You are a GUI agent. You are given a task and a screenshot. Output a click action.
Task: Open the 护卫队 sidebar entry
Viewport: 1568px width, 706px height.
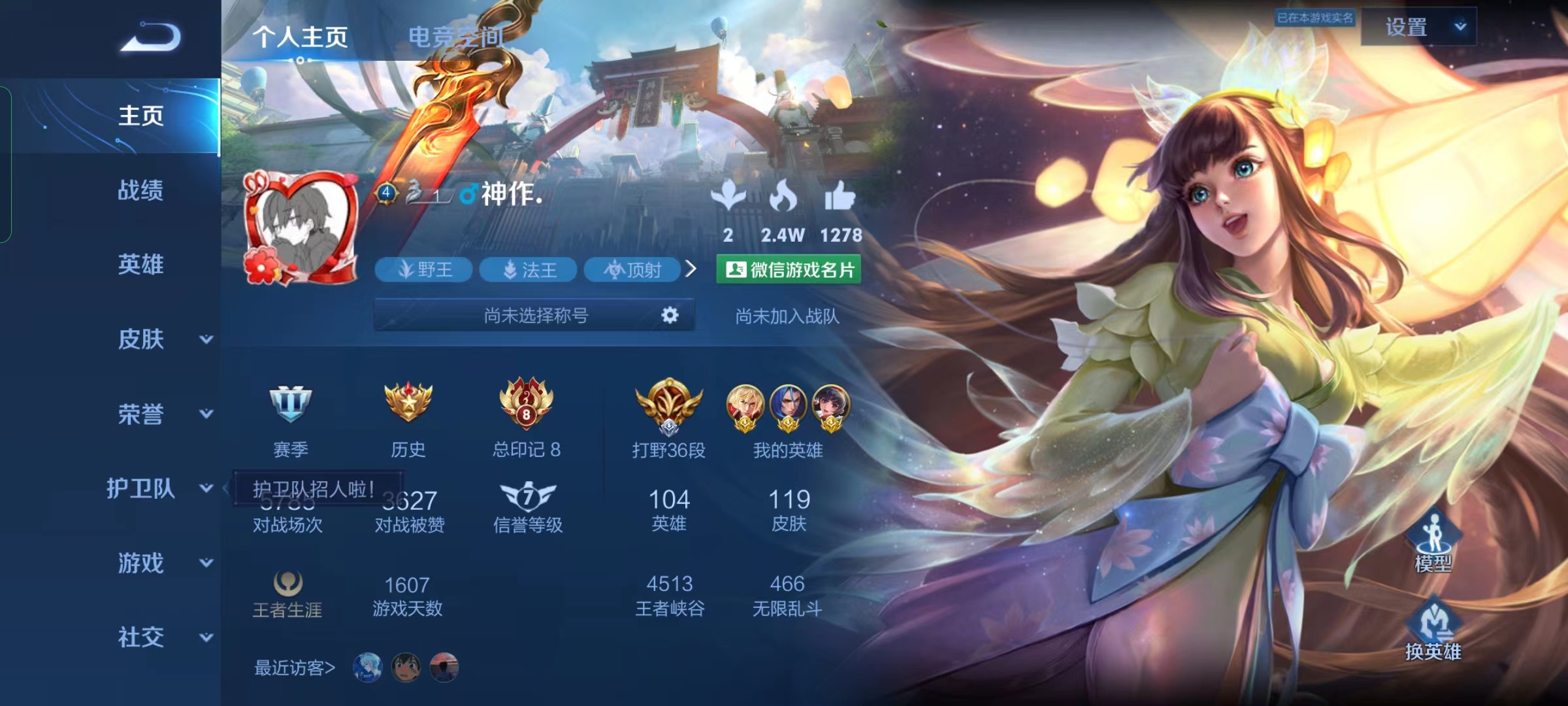point(157,488)
